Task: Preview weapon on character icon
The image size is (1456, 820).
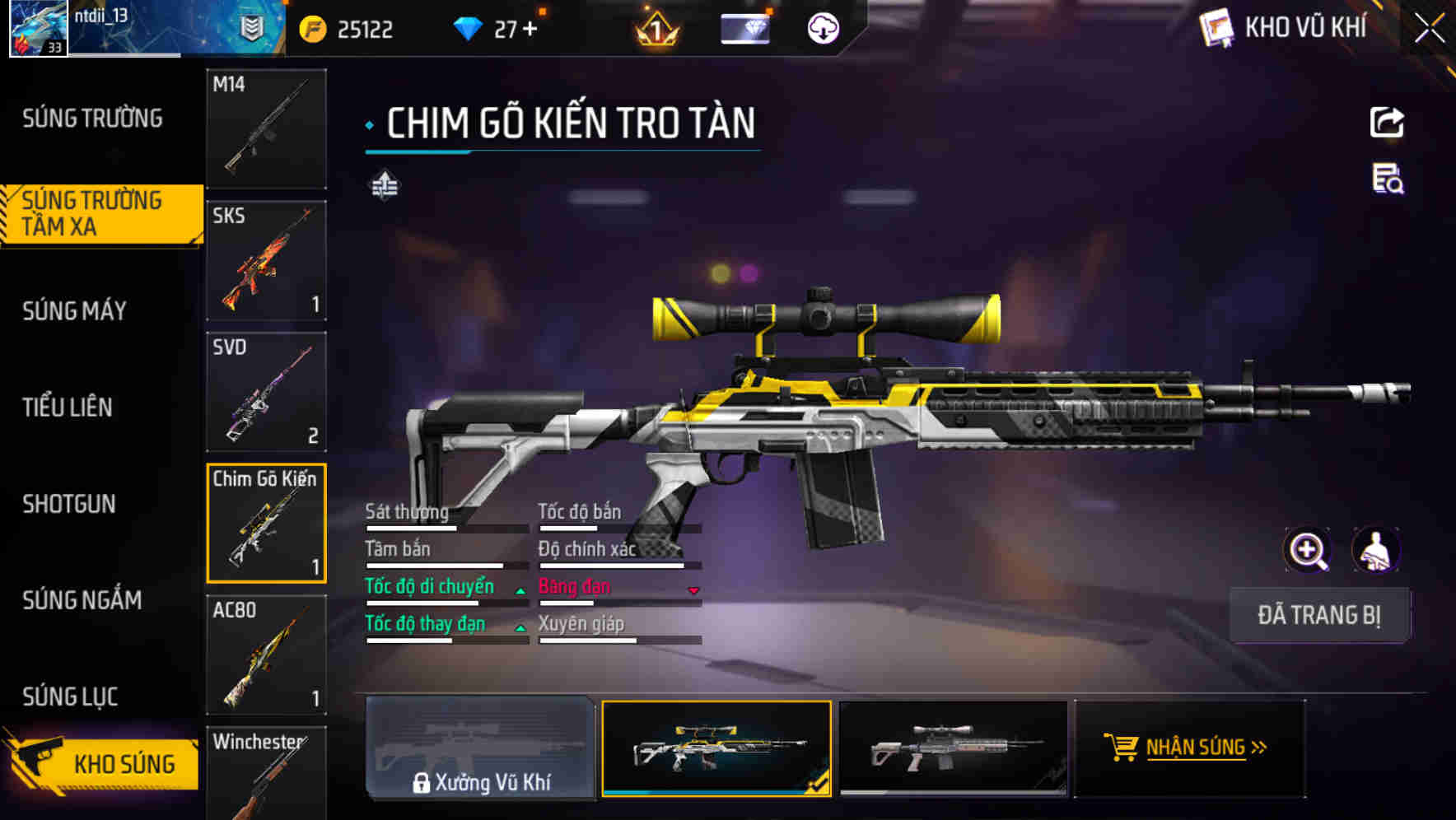Action: click(1375, 550)
